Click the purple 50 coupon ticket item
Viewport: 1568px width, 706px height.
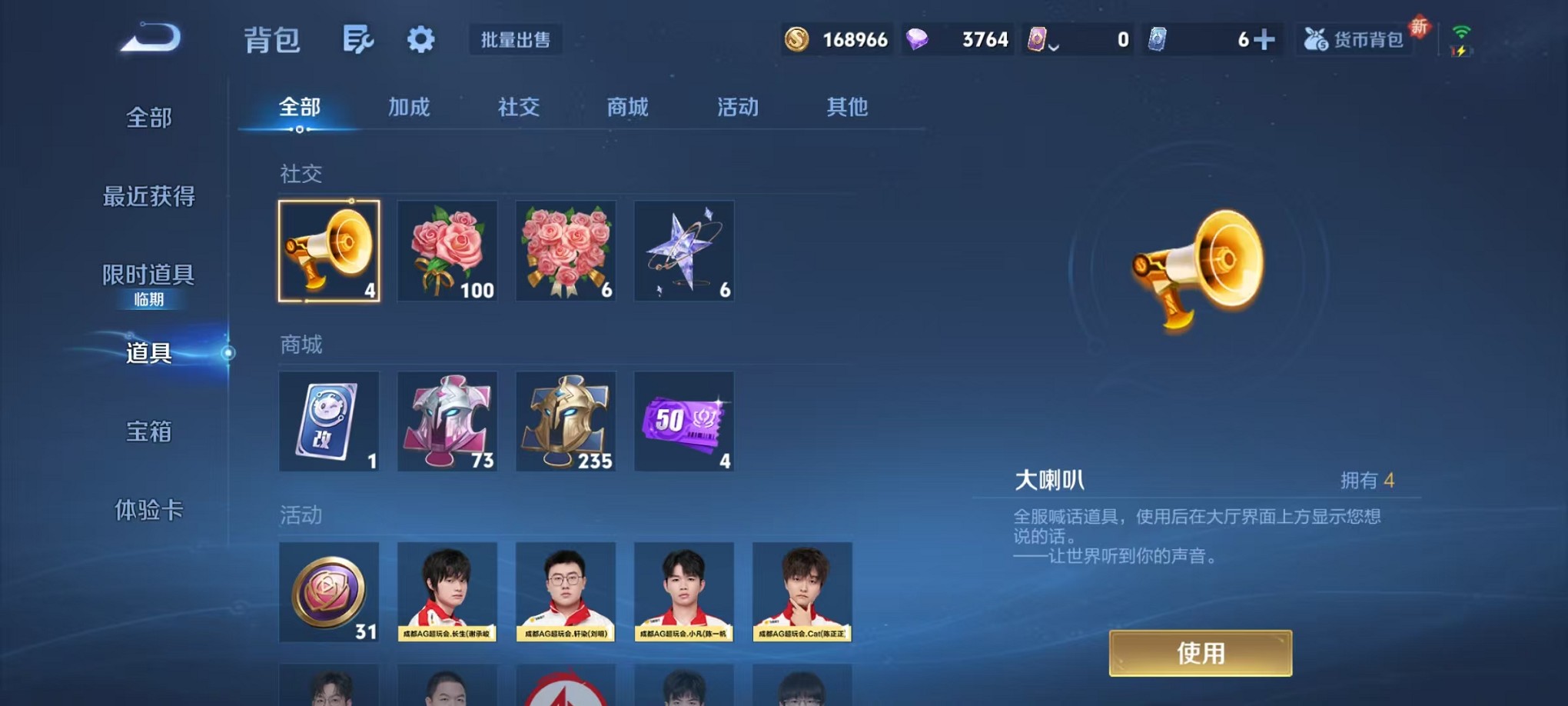pos(683,421)
